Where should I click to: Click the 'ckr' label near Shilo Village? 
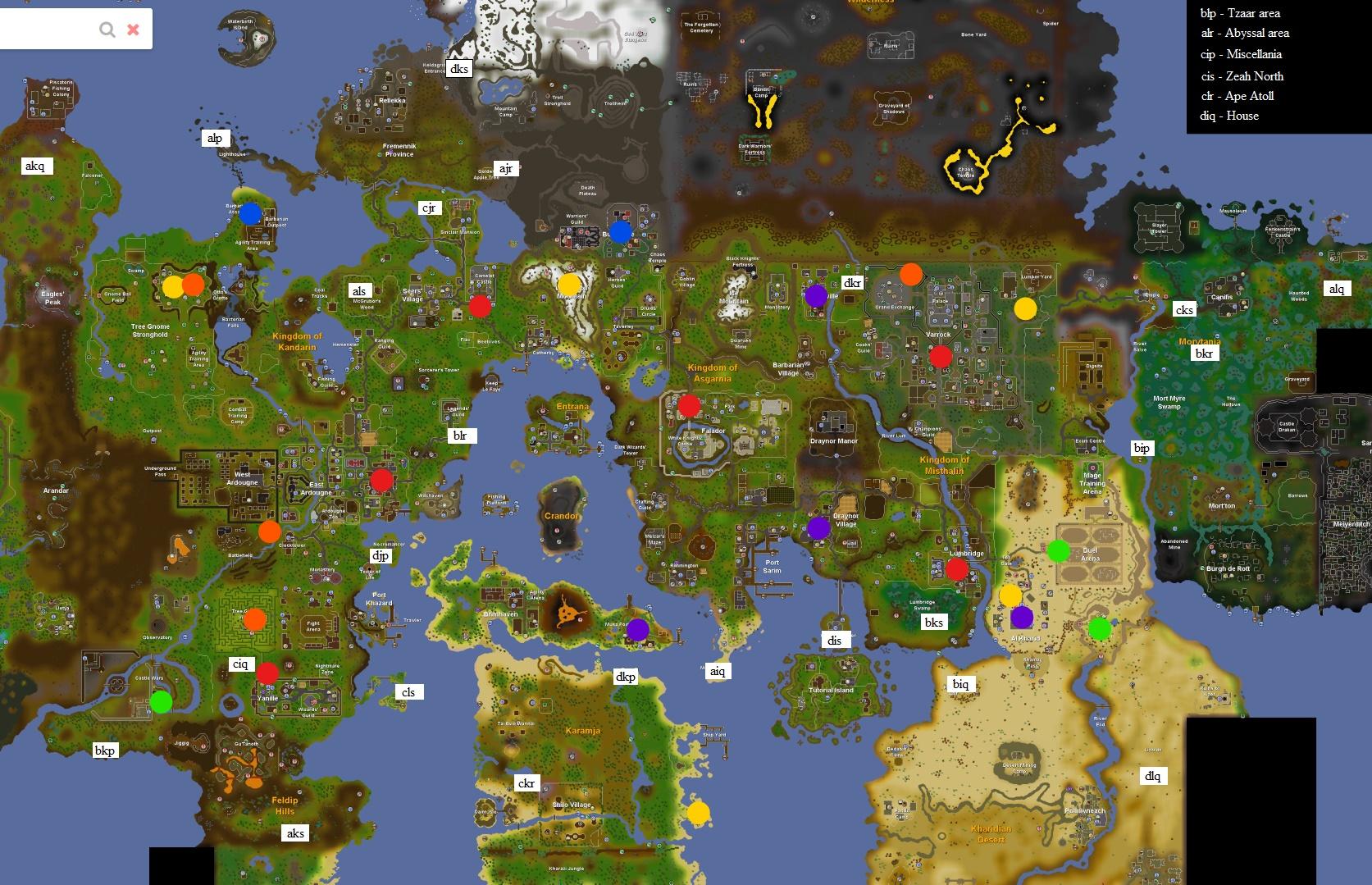tap(527, 783)
